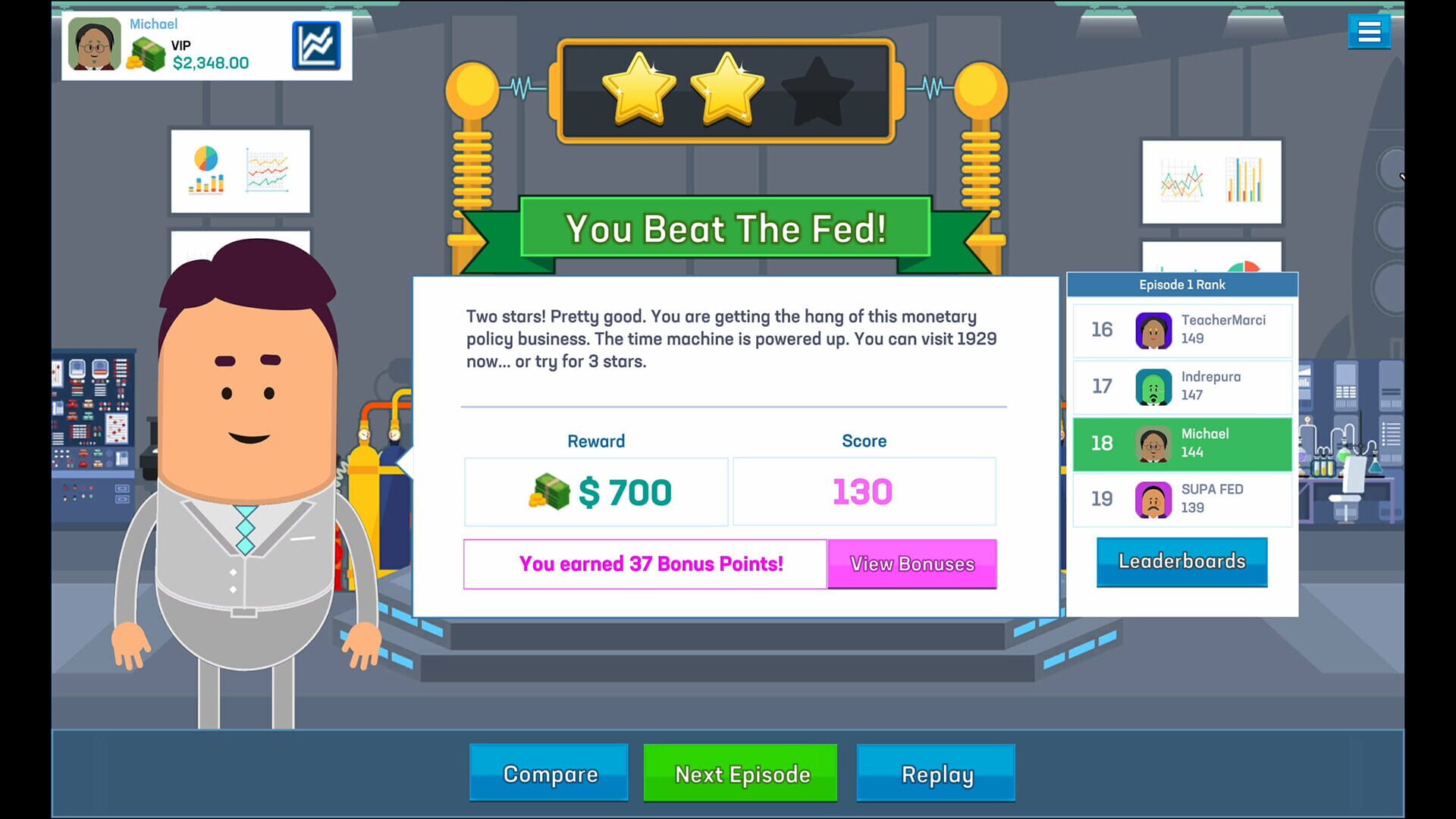Open the hamburger menu in top-right corner
The width and height of the screenshot is (1456, 819).
(1370, 31)
